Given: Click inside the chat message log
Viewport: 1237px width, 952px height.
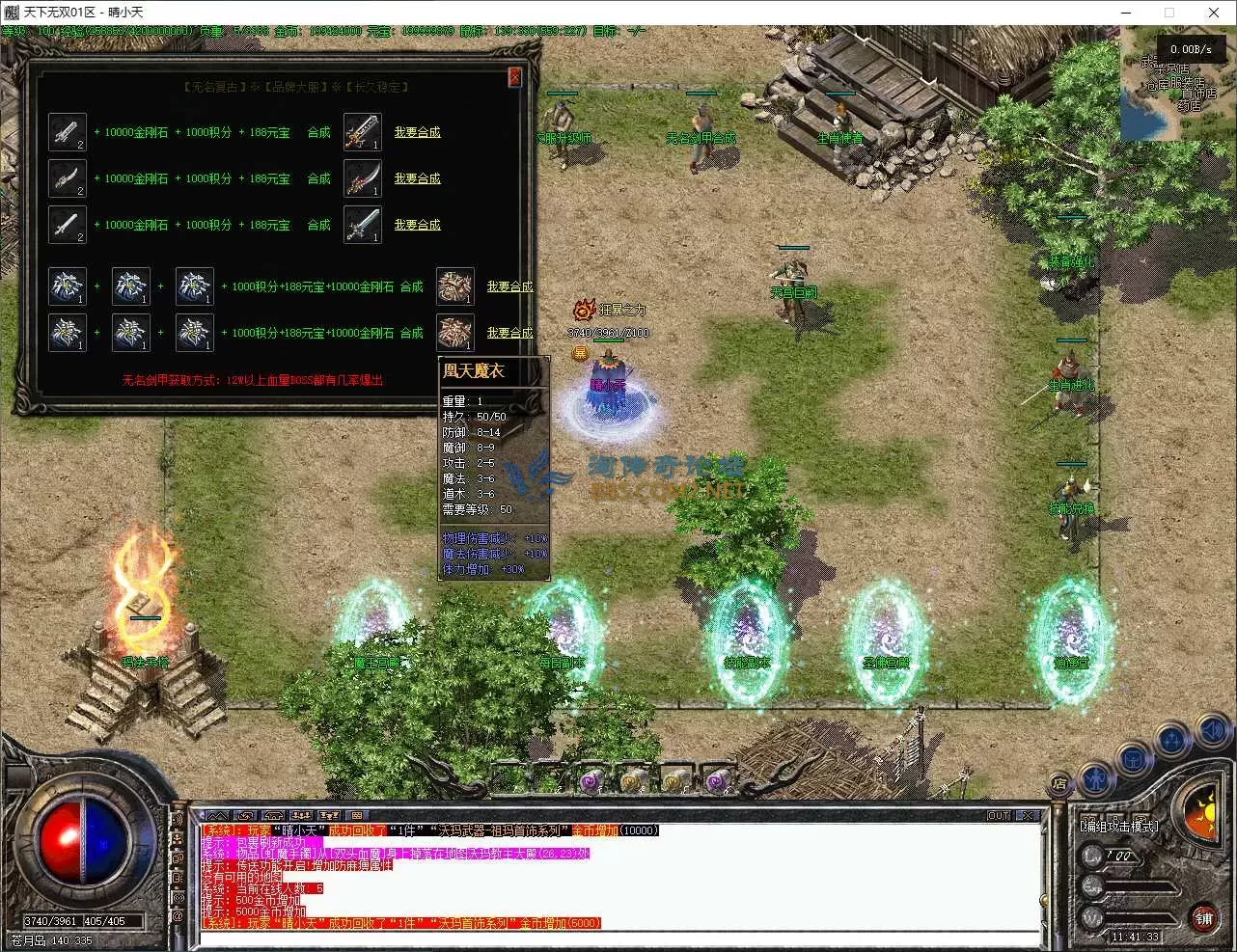Looking at the screenshot, I should [x=618, y=878].
